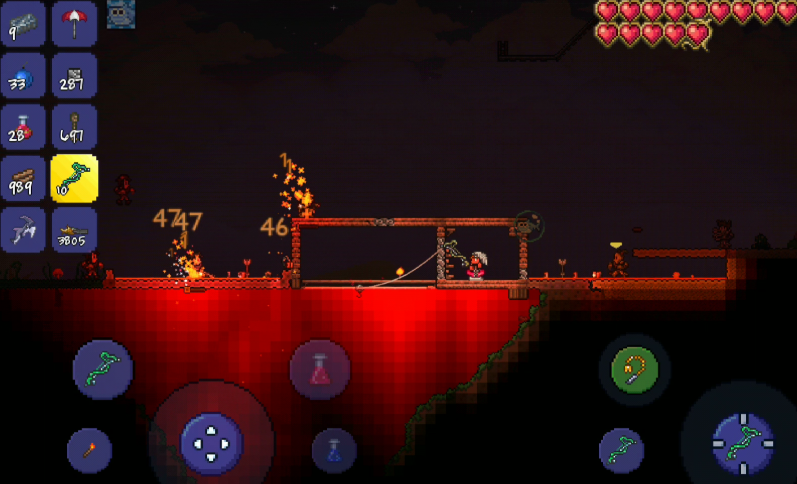Screen dimensions: 797x484
Task: Tap the large attack aim joystick
Action: click(744, 441)
